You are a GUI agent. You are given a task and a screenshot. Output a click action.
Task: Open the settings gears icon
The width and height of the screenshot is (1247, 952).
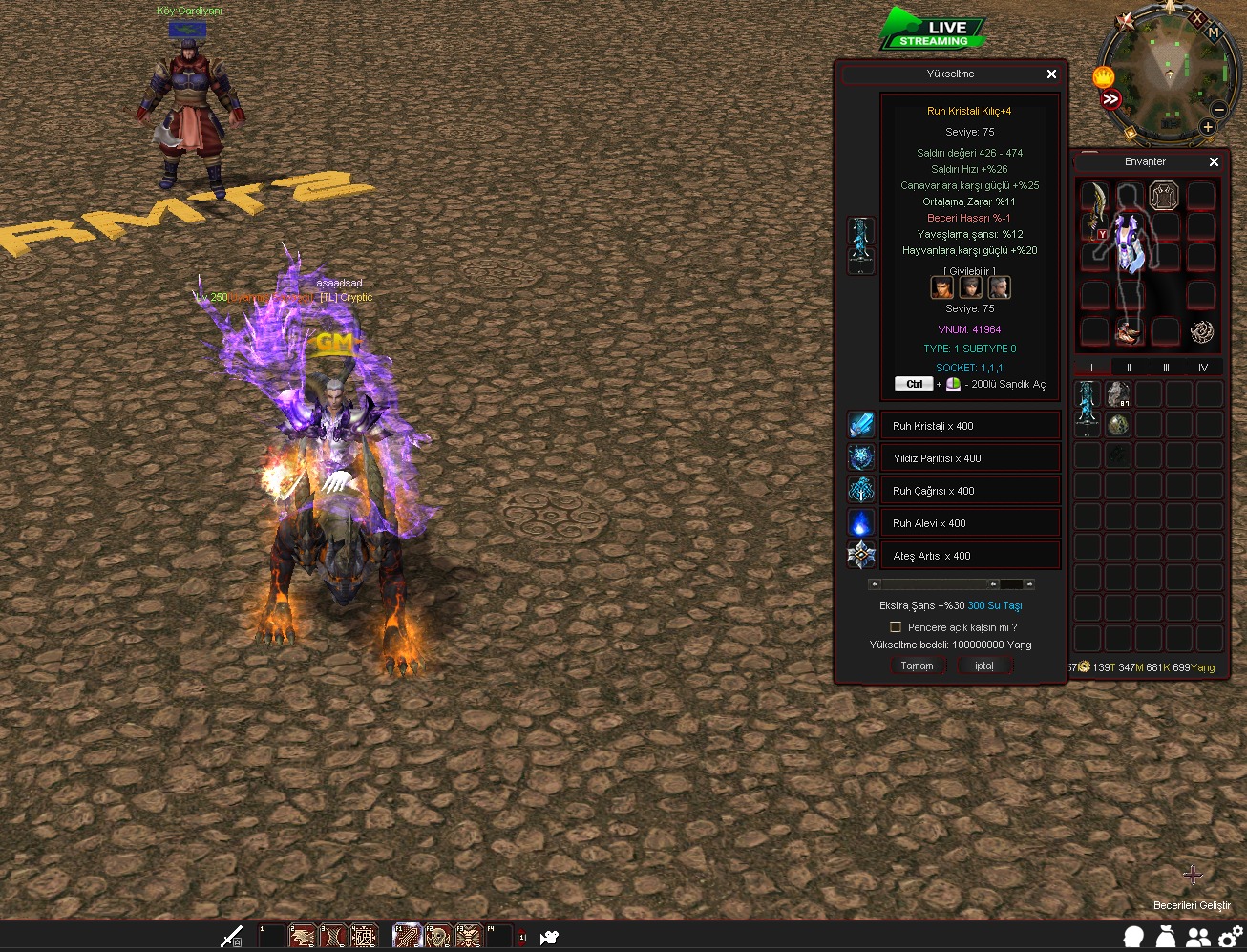pyautogui.click(x=1230, y=937)
